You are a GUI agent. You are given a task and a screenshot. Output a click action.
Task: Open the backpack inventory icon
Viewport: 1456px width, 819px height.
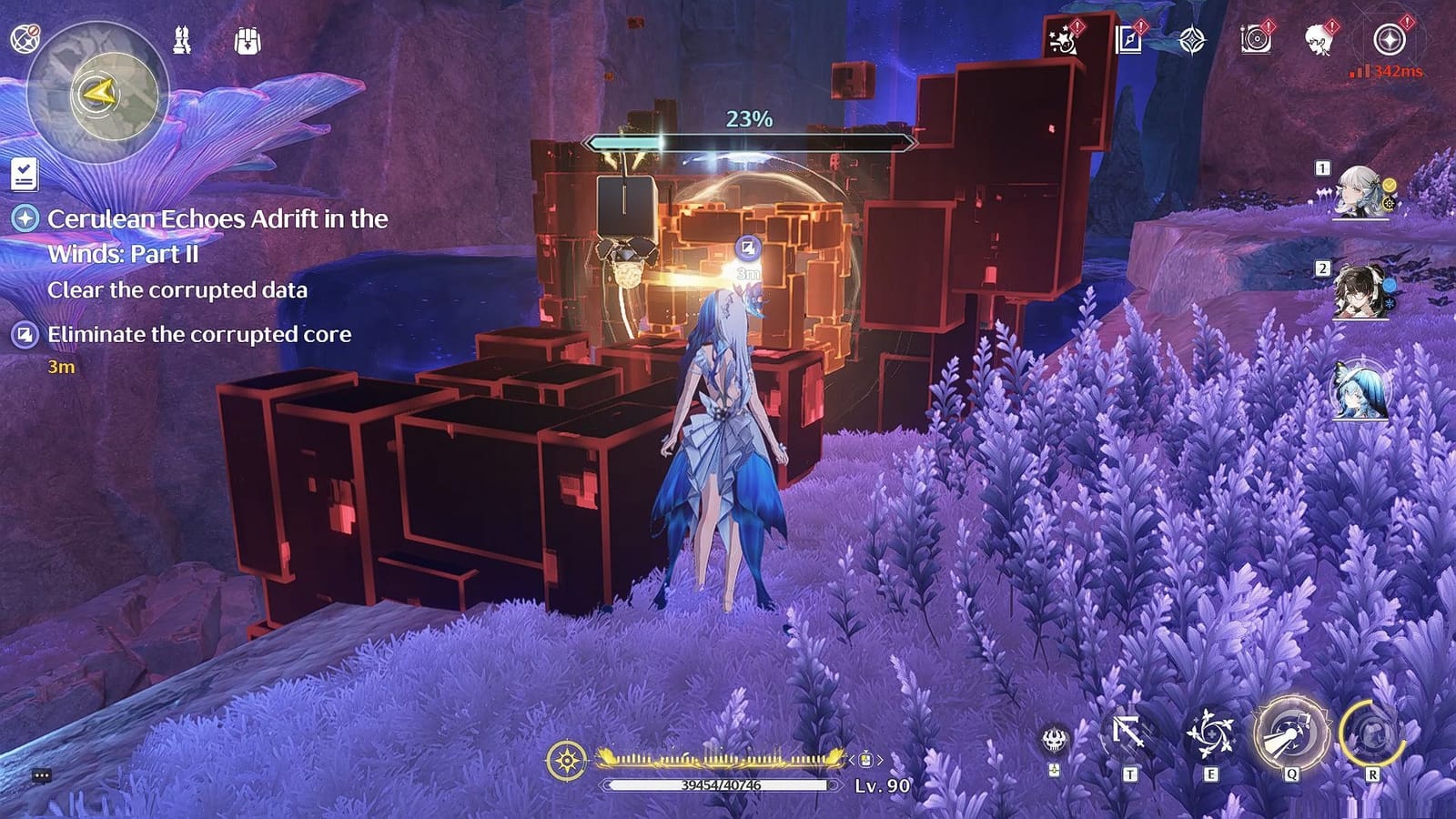click(x=246, y=40)
